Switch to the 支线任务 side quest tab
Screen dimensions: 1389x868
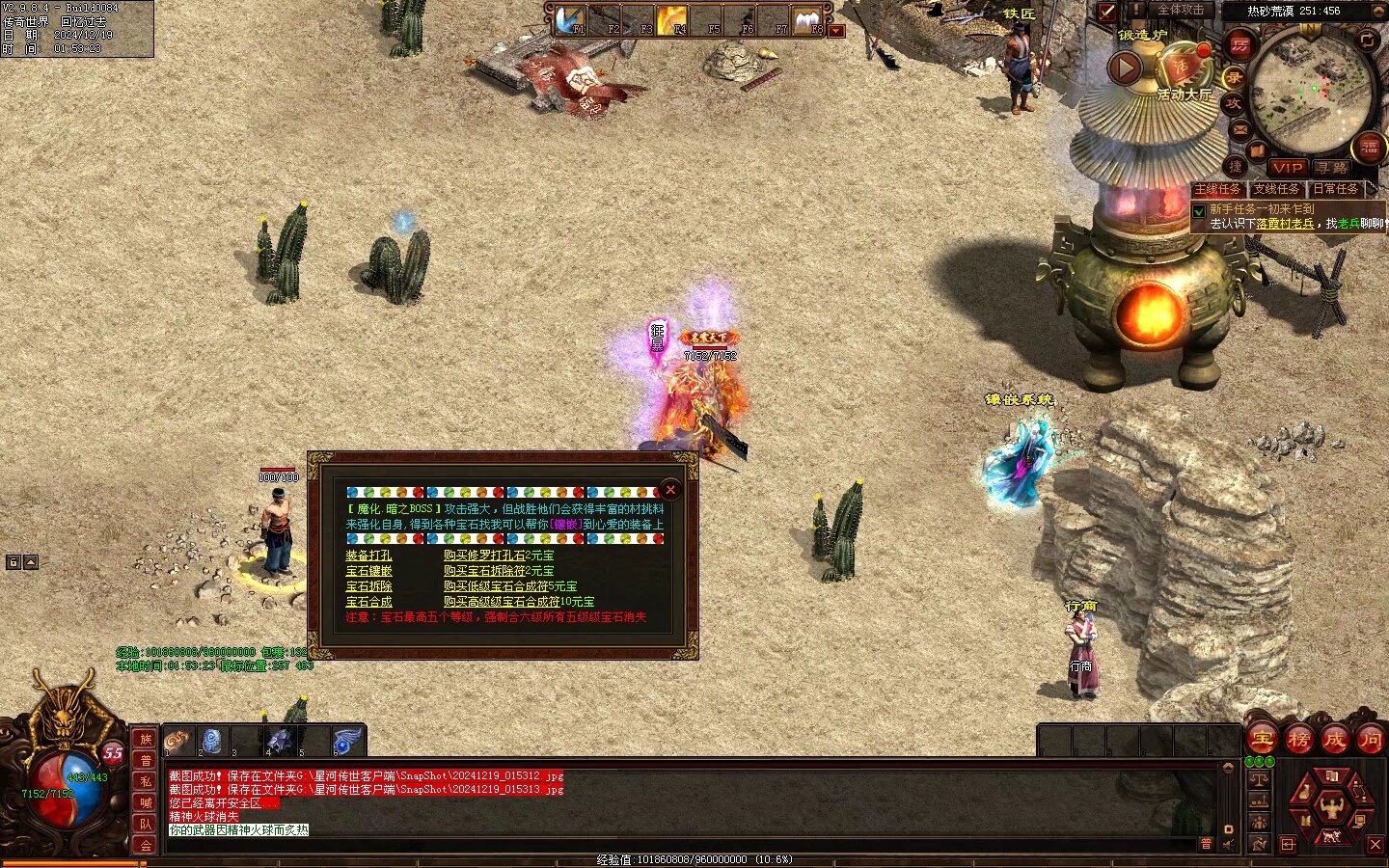1276,189
